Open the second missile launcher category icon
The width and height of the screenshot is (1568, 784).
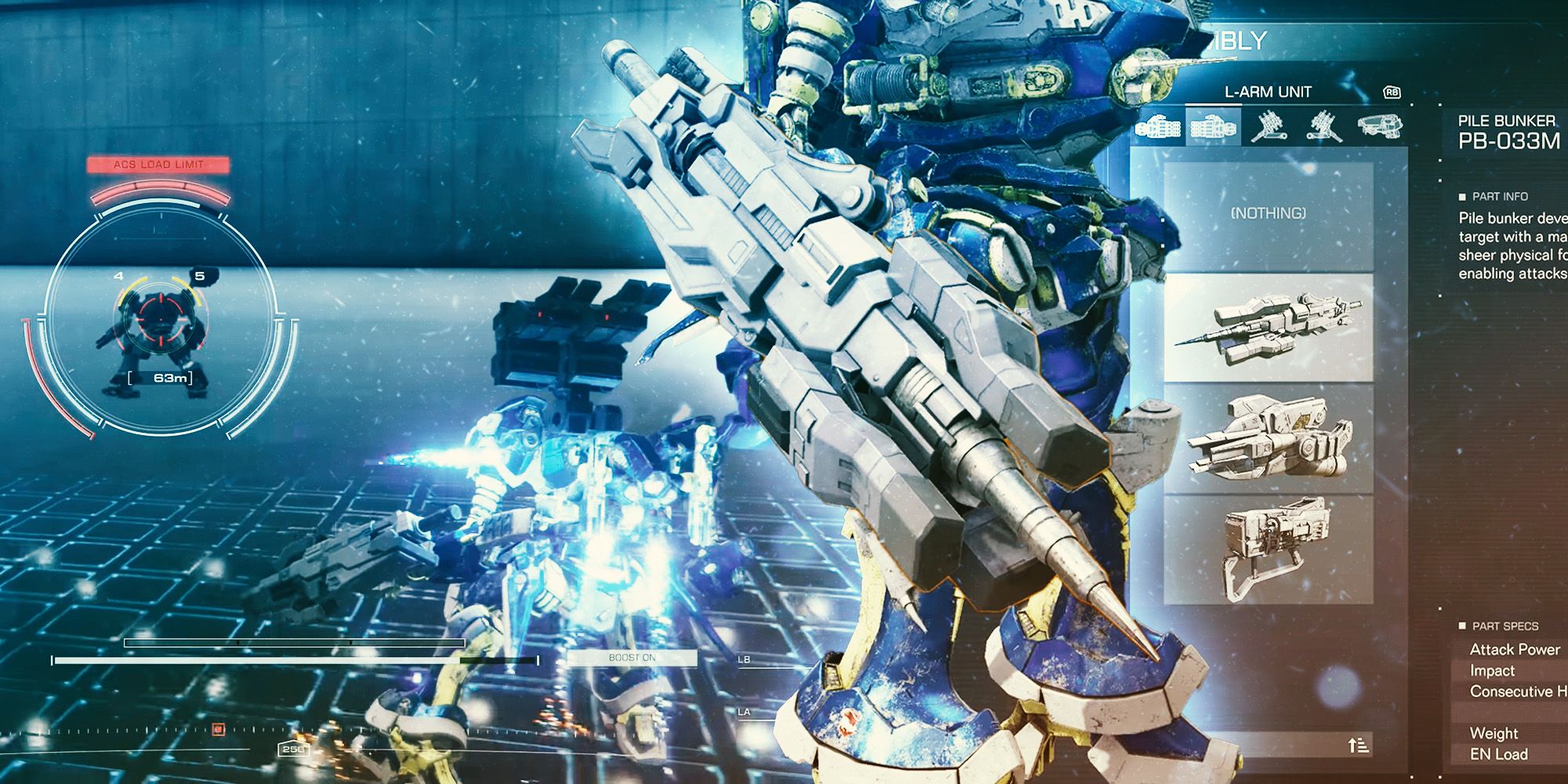tap(1323, 128)
